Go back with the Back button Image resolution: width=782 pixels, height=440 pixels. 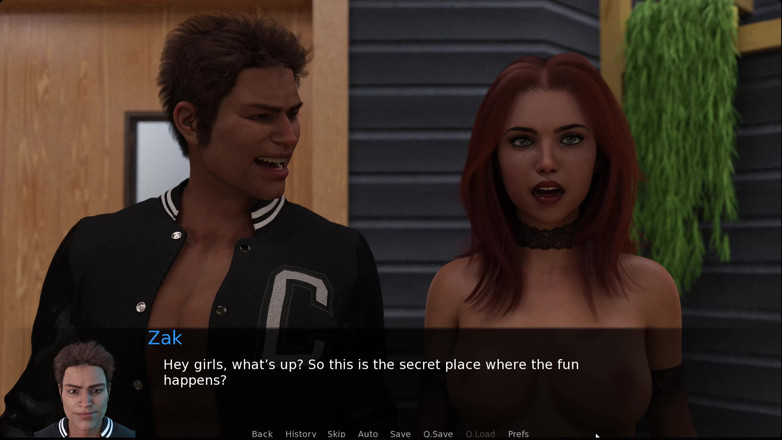point(262,434)
